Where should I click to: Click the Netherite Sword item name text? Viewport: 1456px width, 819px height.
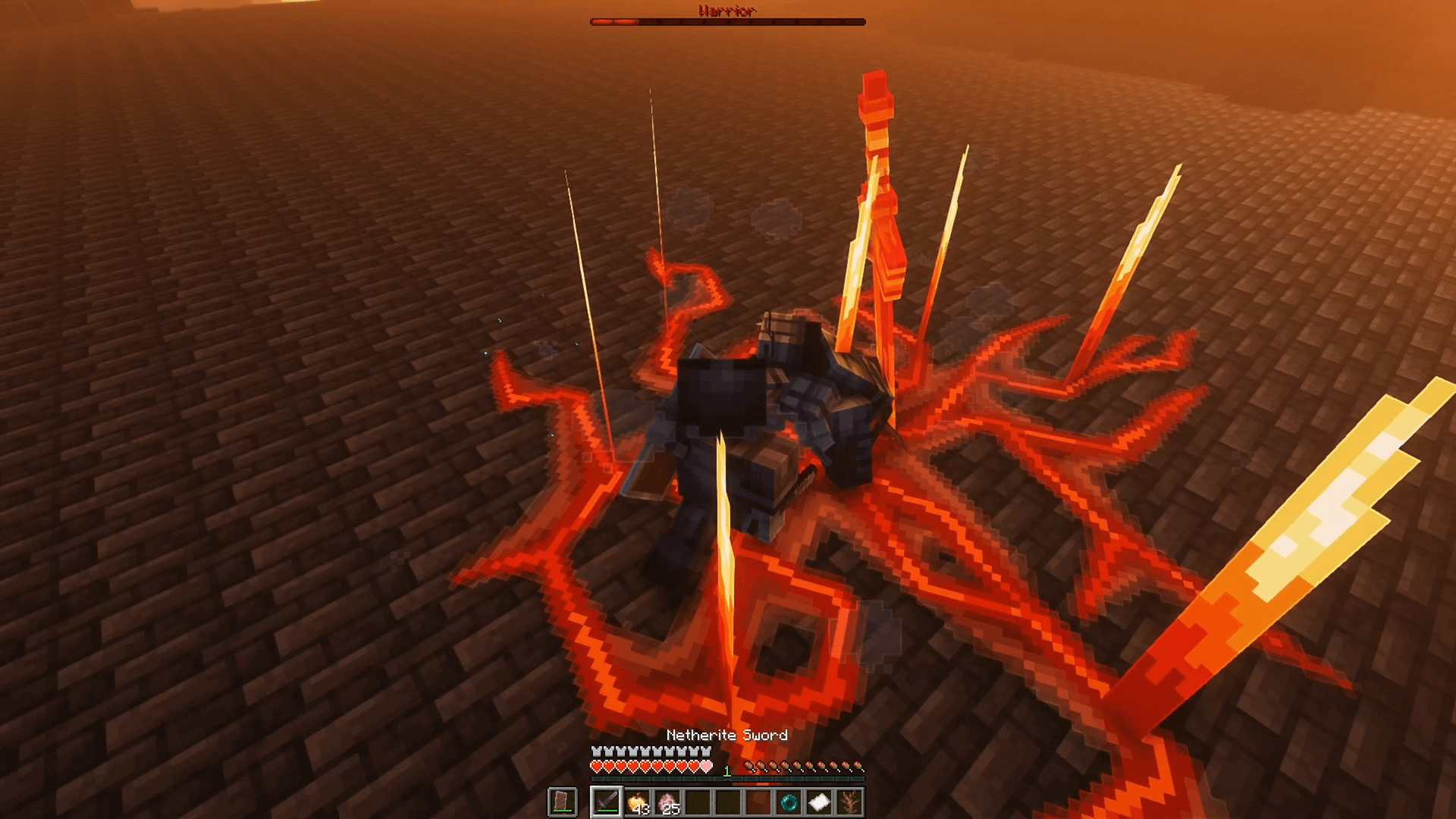727,735
